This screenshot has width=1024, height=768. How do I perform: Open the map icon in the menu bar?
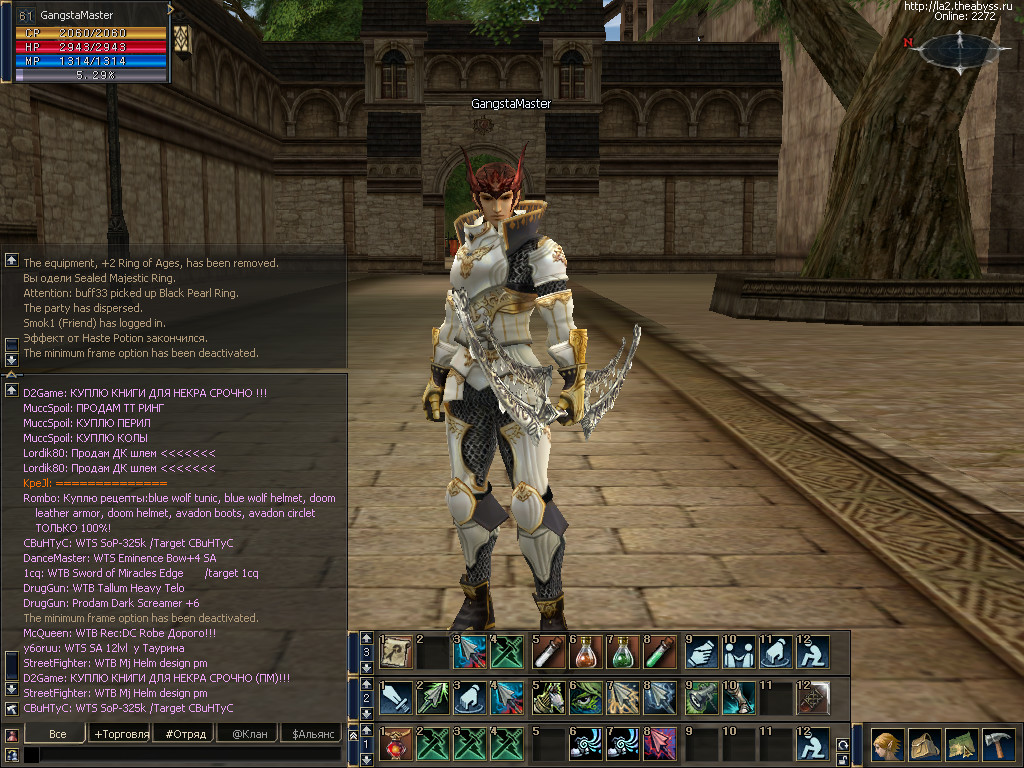[x=962, y=746]
